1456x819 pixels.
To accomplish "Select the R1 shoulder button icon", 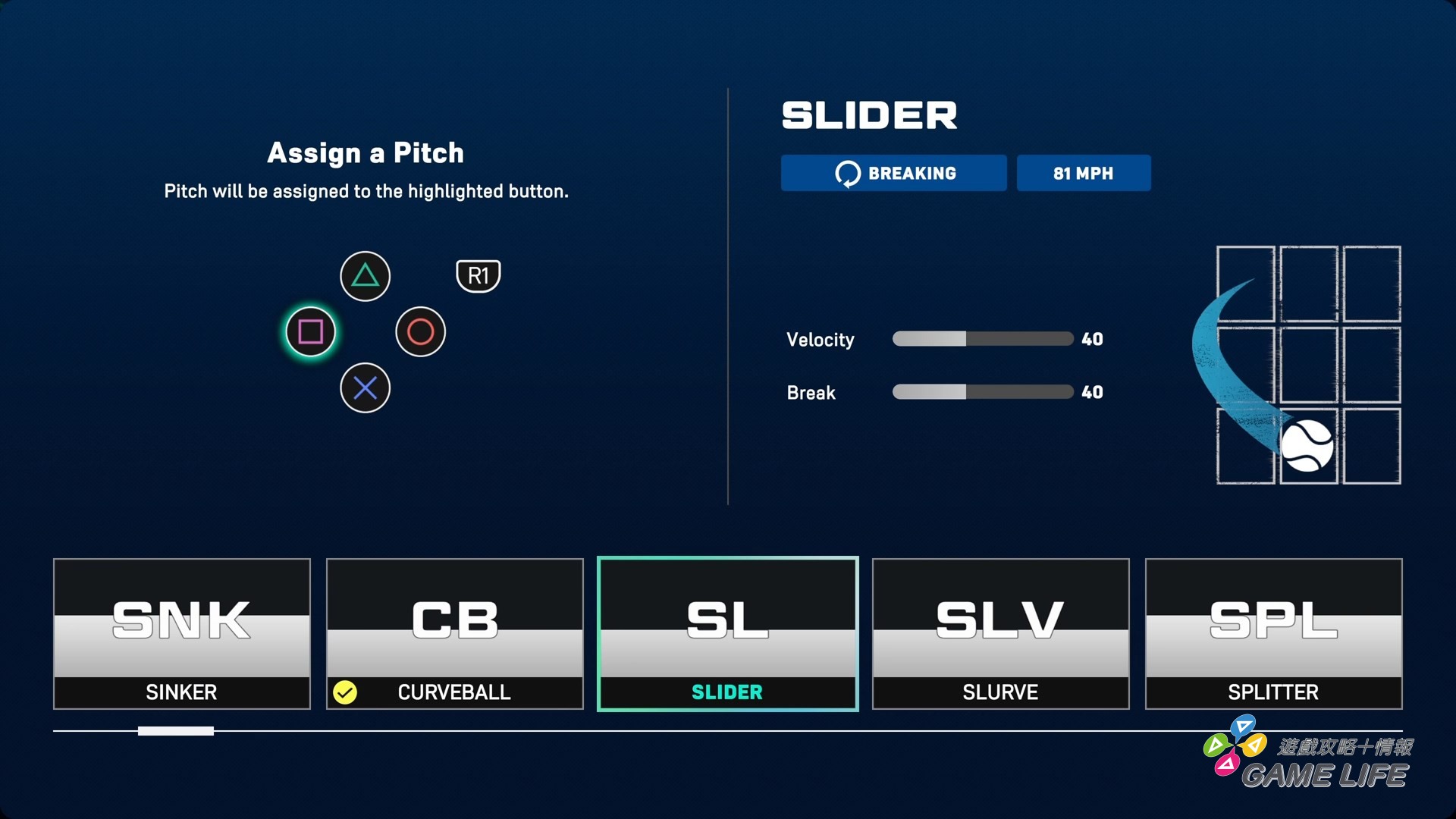I will 478,275.
